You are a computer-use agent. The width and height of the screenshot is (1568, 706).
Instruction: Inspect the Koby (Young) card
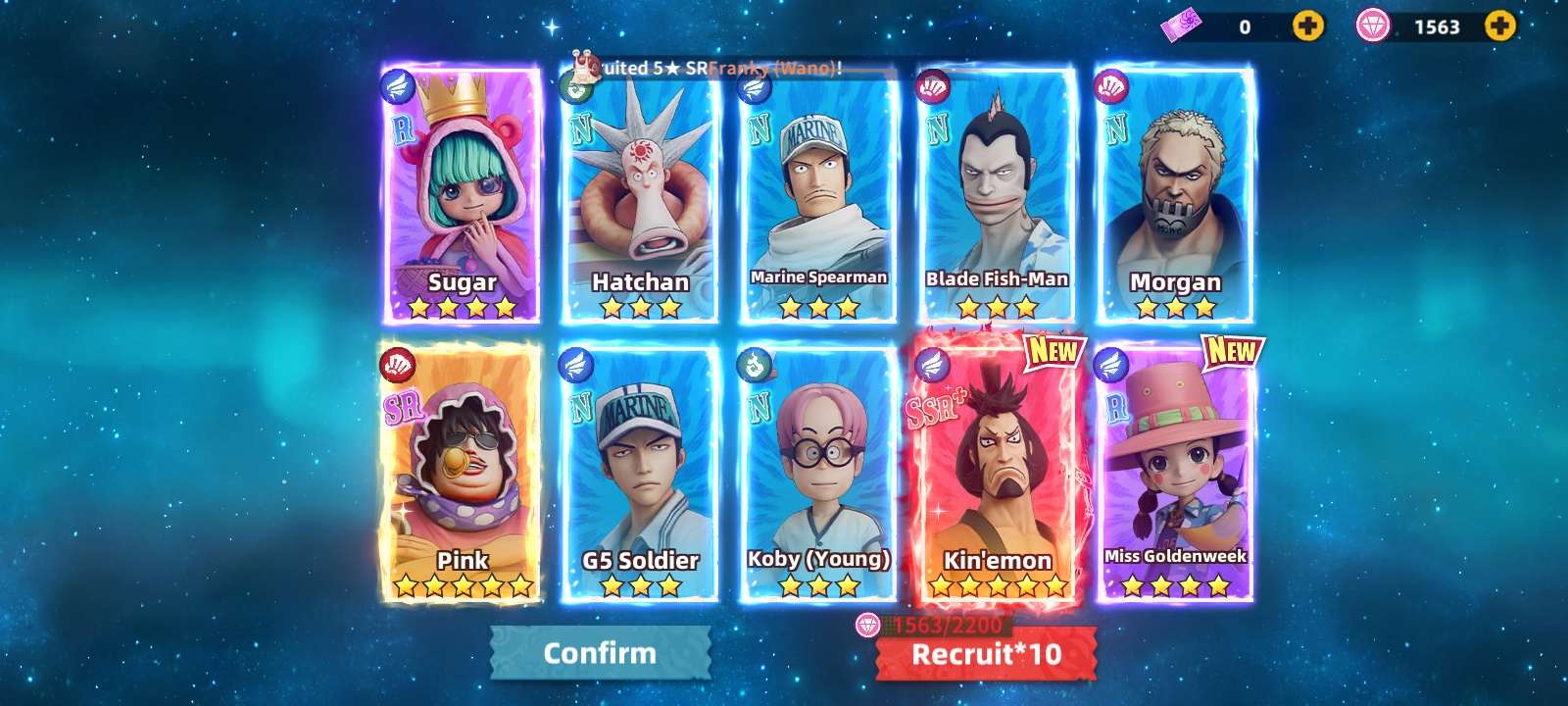[818, 475]
